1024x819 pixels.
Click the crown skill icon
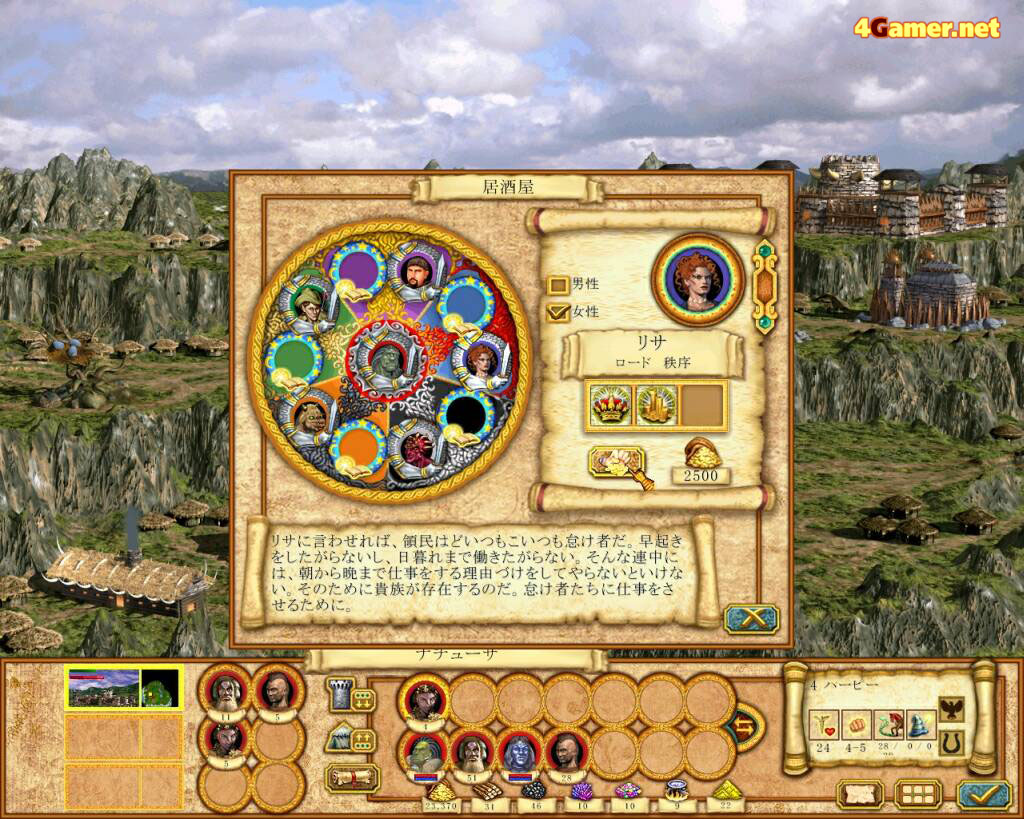click(610, 404)
